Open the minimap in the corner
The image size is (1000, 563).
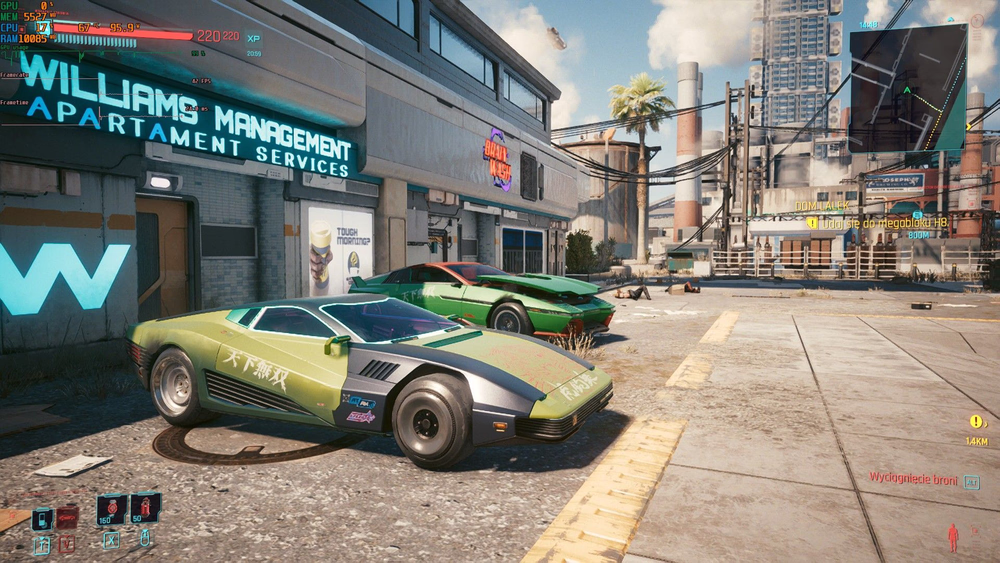(x=908, y=88)
